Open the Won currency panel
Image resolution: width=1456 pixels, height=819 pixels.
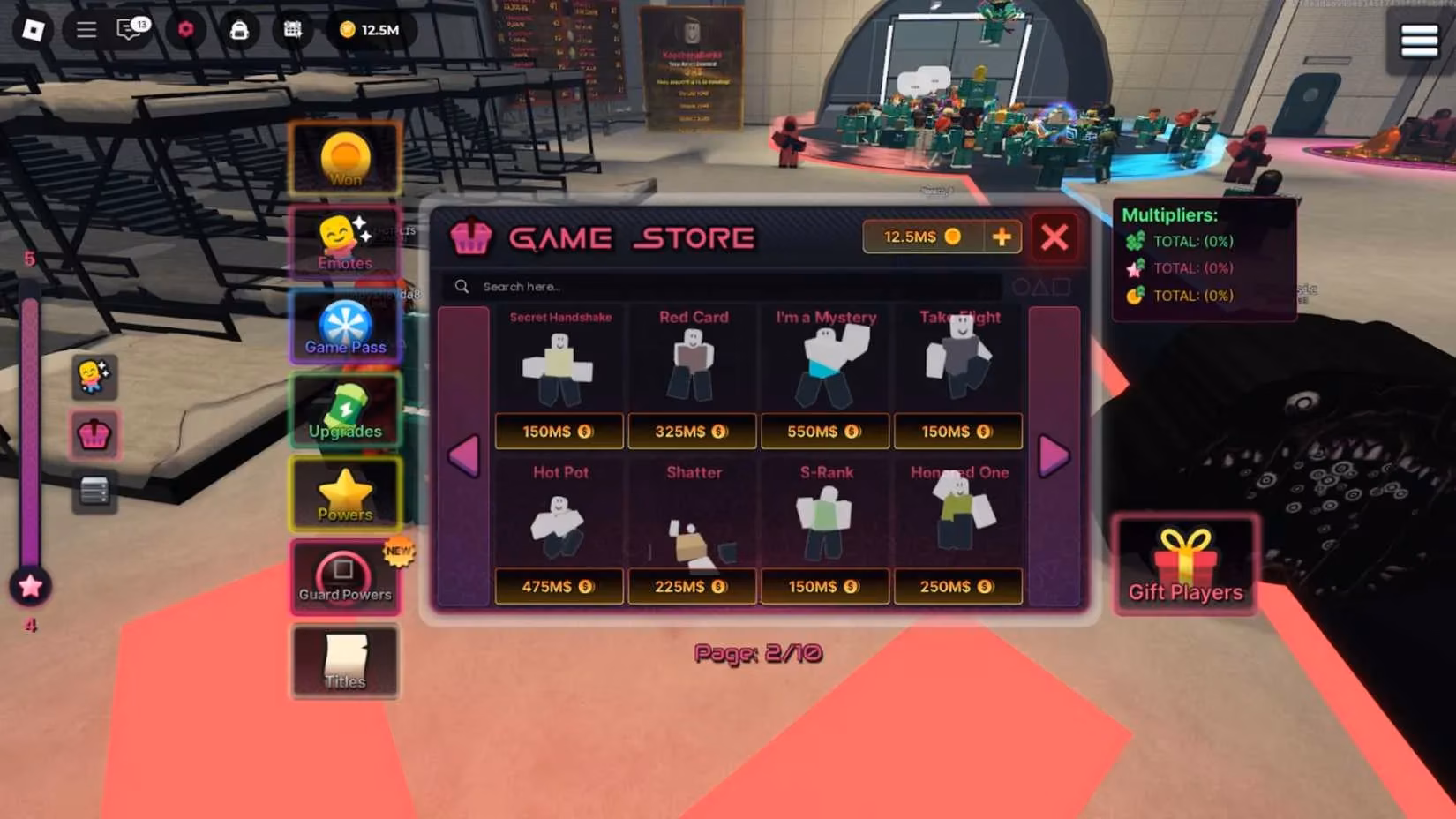(x=344, y=159)
